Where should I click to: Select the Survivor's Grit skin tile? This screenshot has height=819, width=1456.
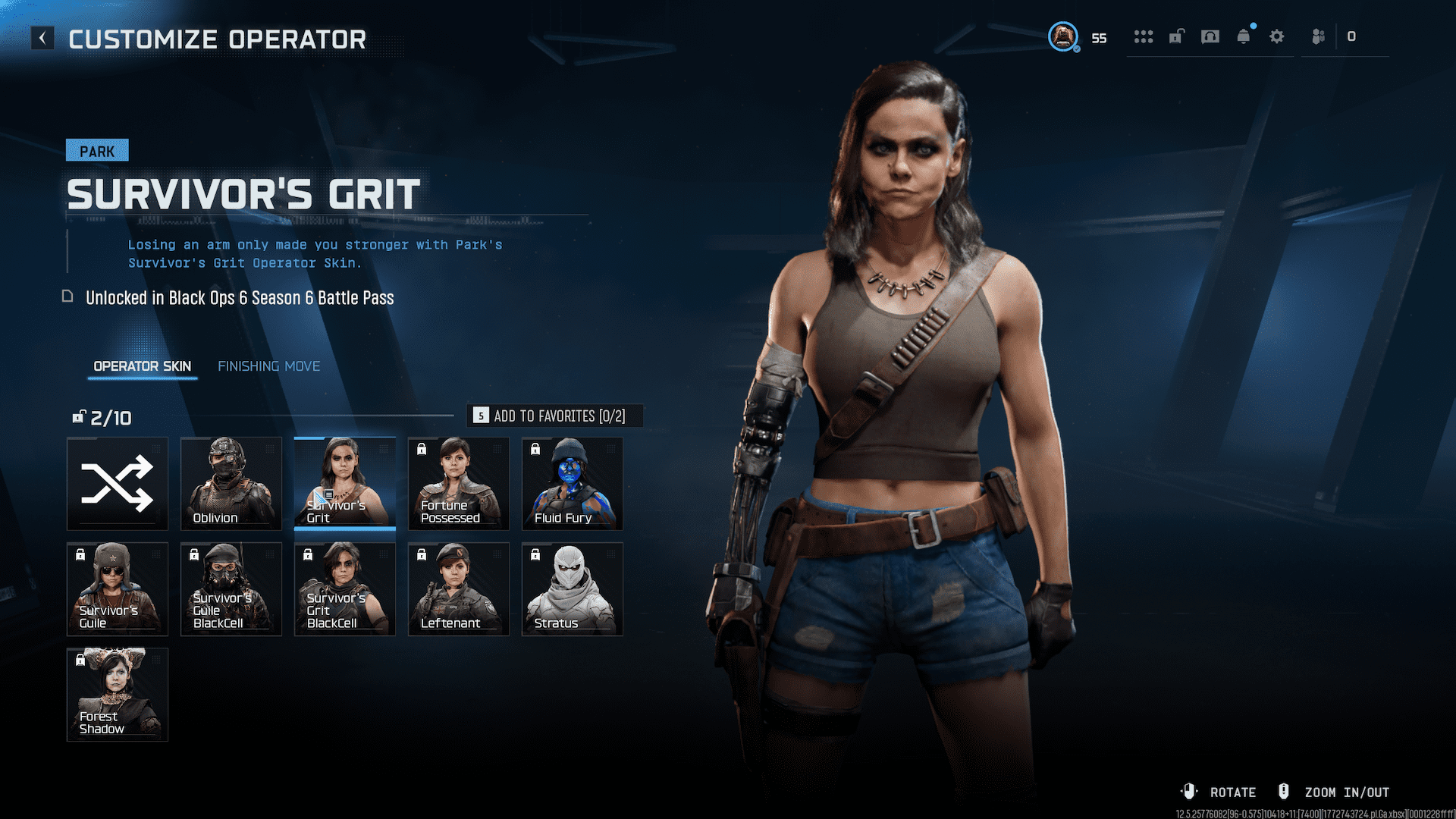[345, 484]
